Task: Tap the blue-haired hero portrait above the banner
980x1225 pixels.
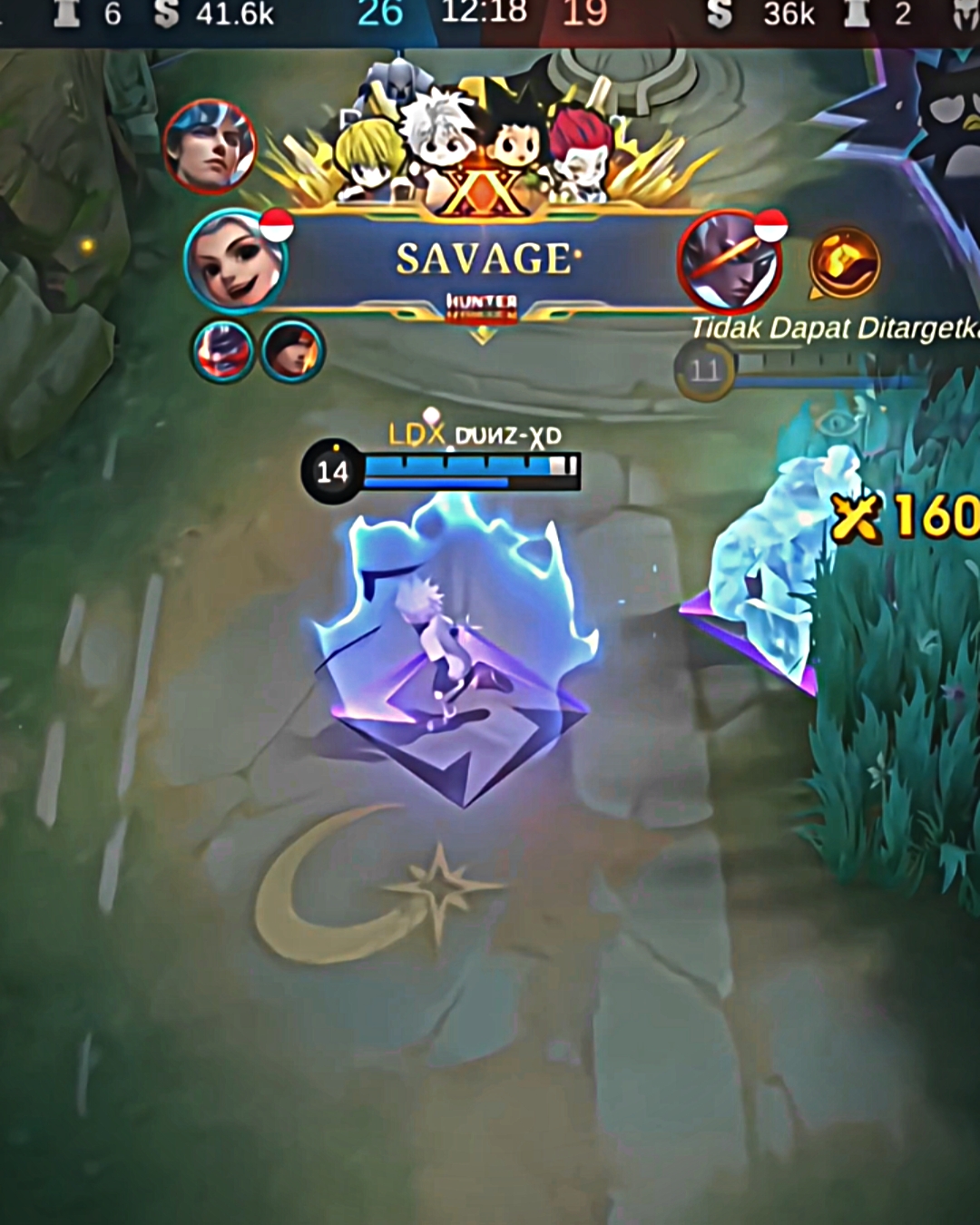Action: coord(210,146)
